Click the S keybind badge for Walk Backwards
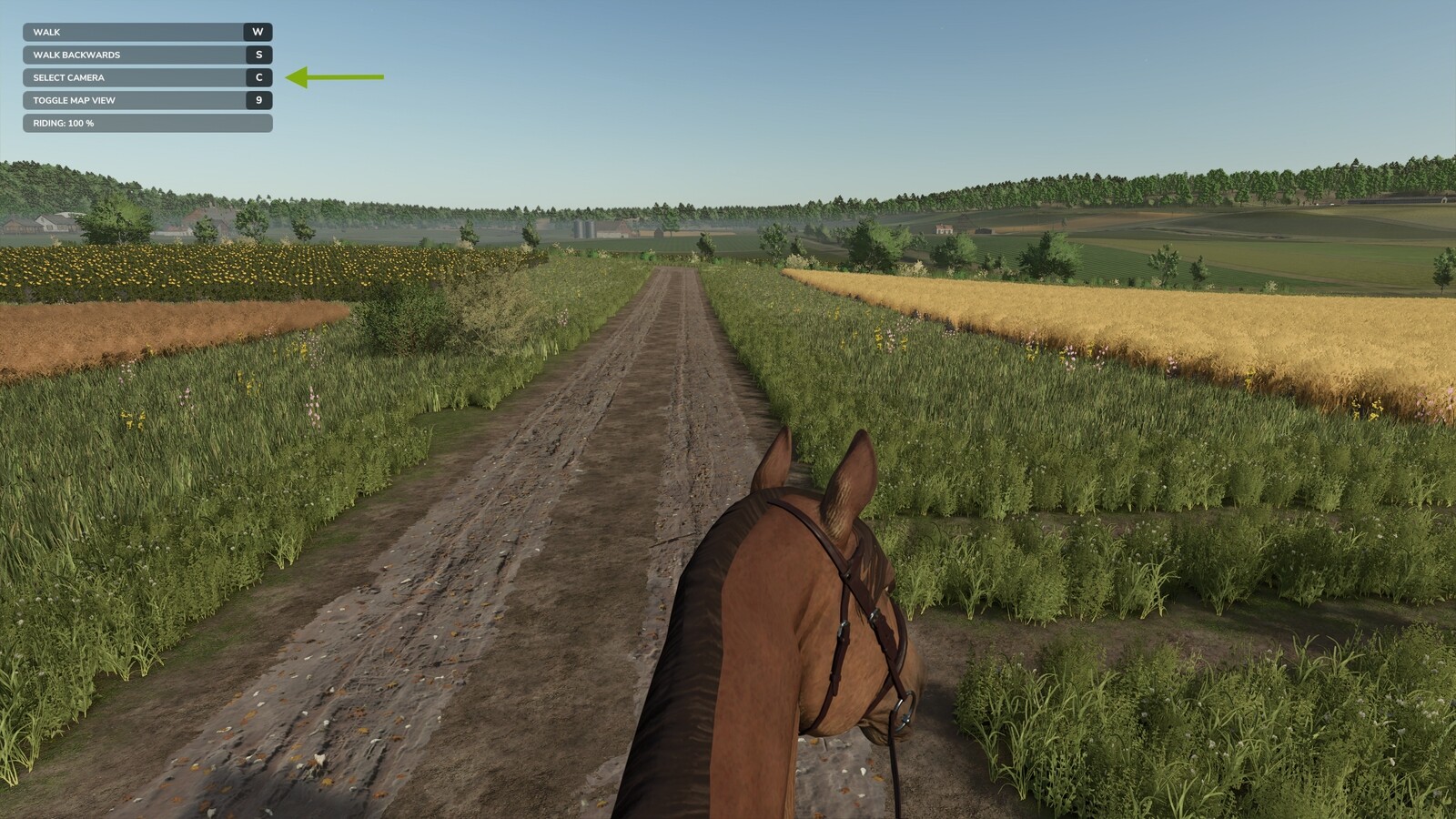 click(x=259, y=54)
